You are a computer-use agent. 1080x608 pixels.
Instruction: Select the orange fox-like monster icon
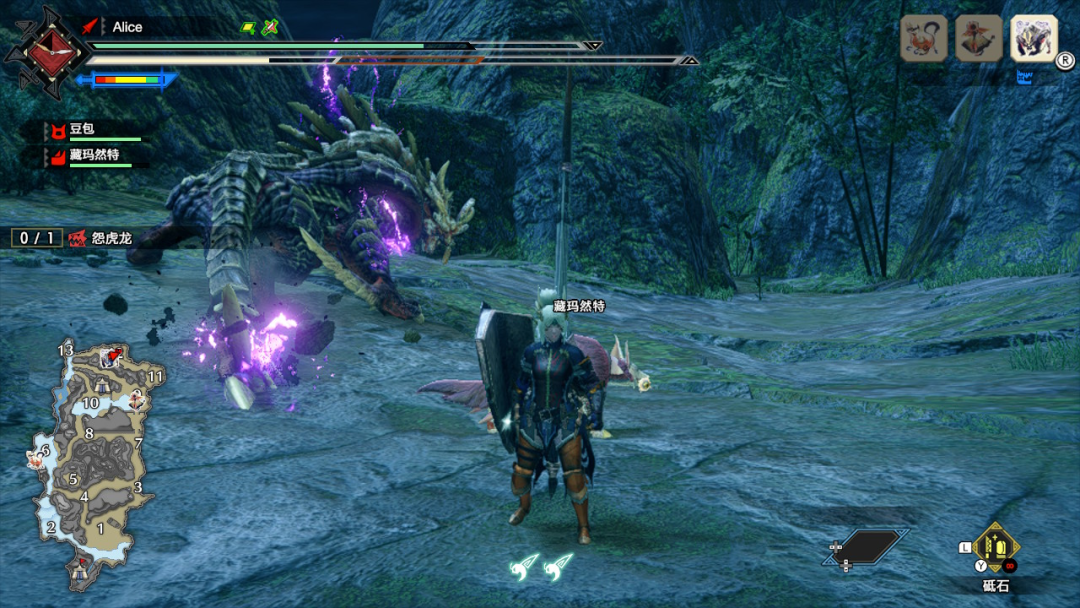924,39
